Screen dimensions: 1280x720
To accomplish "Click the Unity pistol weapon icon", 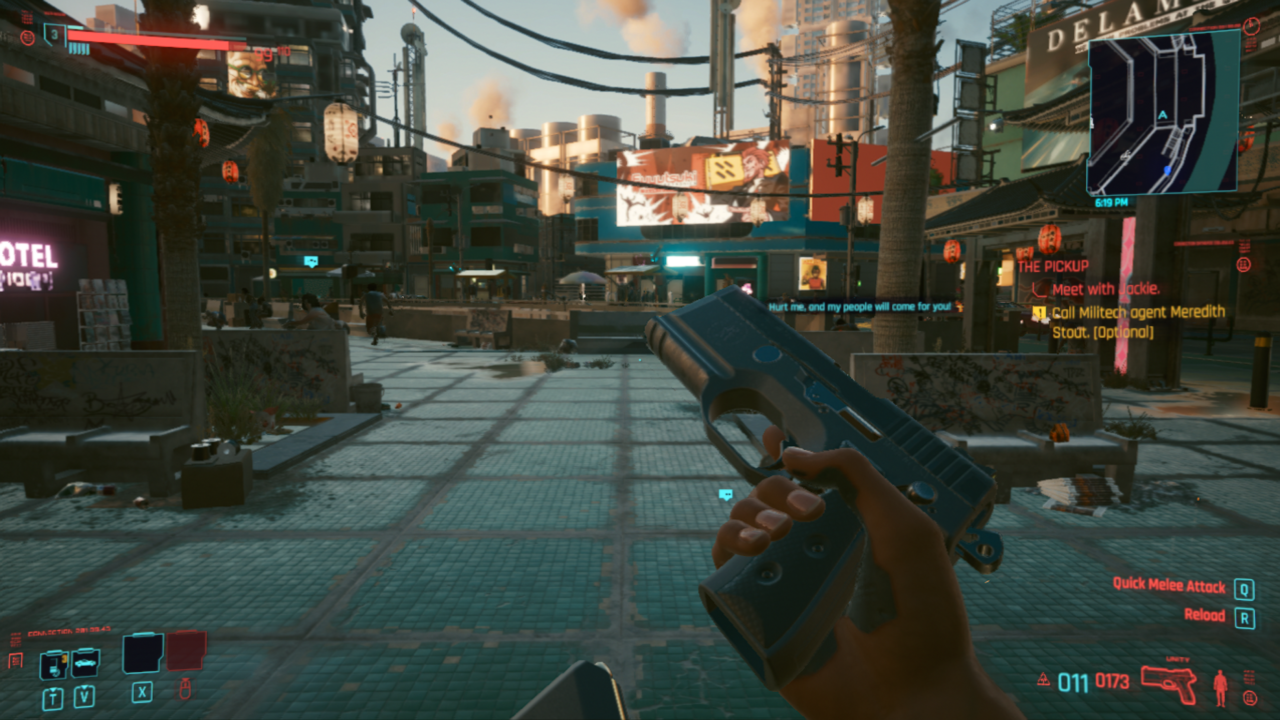I will (x=1168, y=684).
